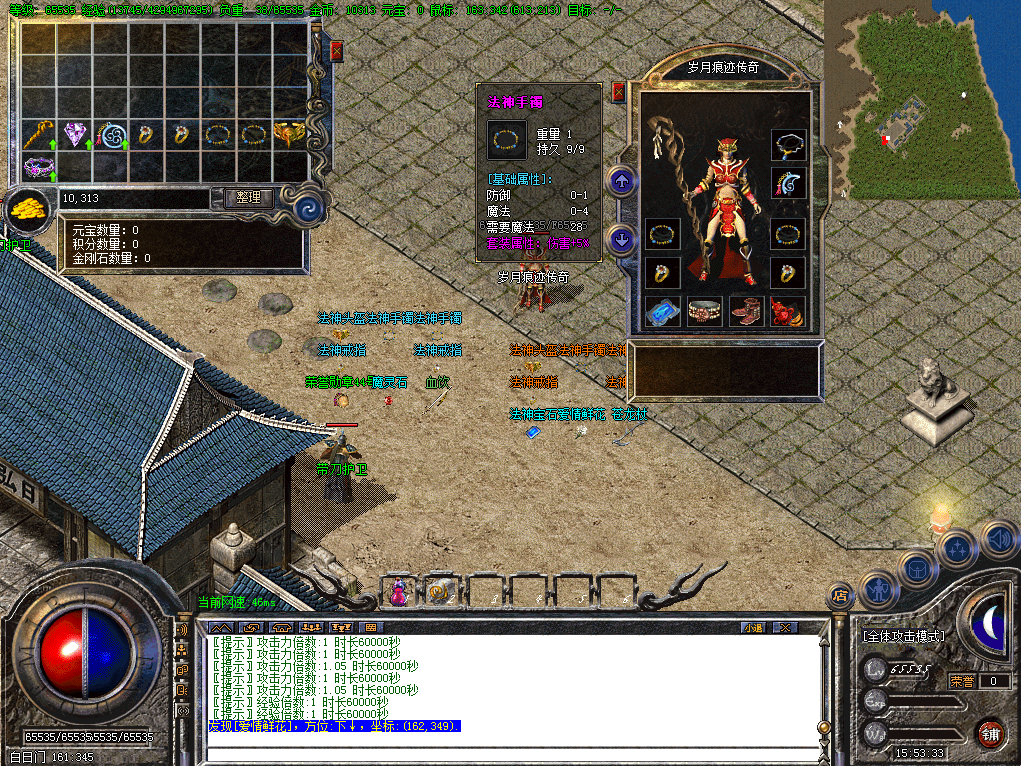Viewport: 1021px width, 766px height.
Task: Click the down arrow on the character panel
Action: (x=623, y=240)
